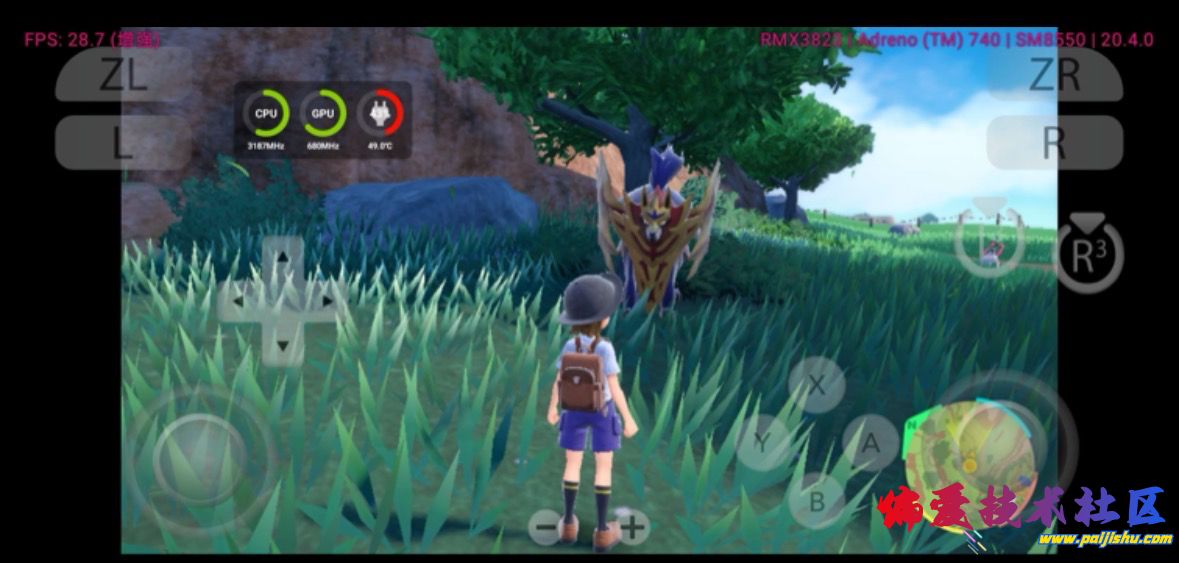The image size is (1179, 563).
Task: Tap the plus button
Action: pos(632,526)
